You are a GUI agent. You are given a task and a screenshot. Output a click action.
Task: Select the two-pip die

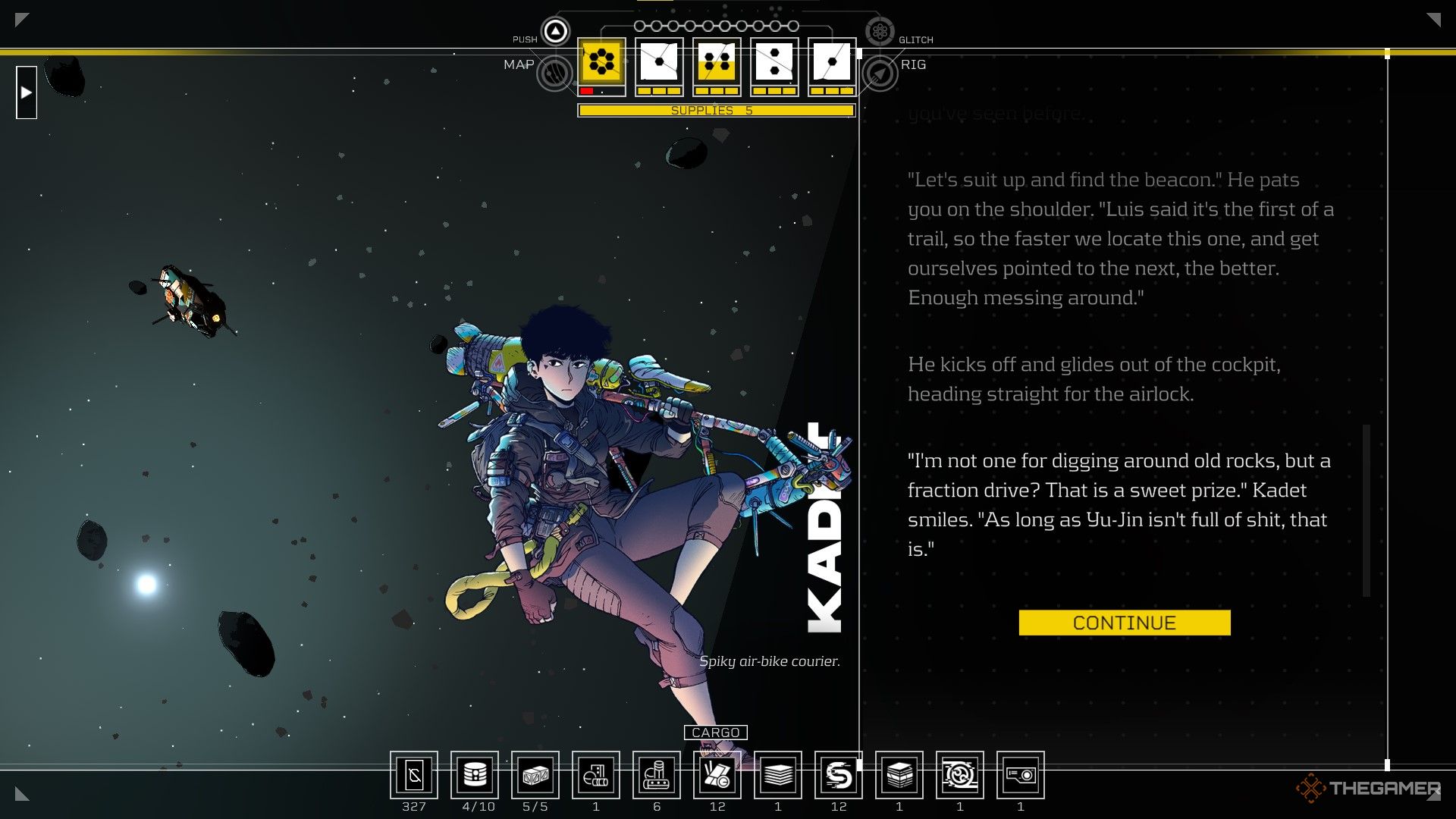click(x=774, y=62)
